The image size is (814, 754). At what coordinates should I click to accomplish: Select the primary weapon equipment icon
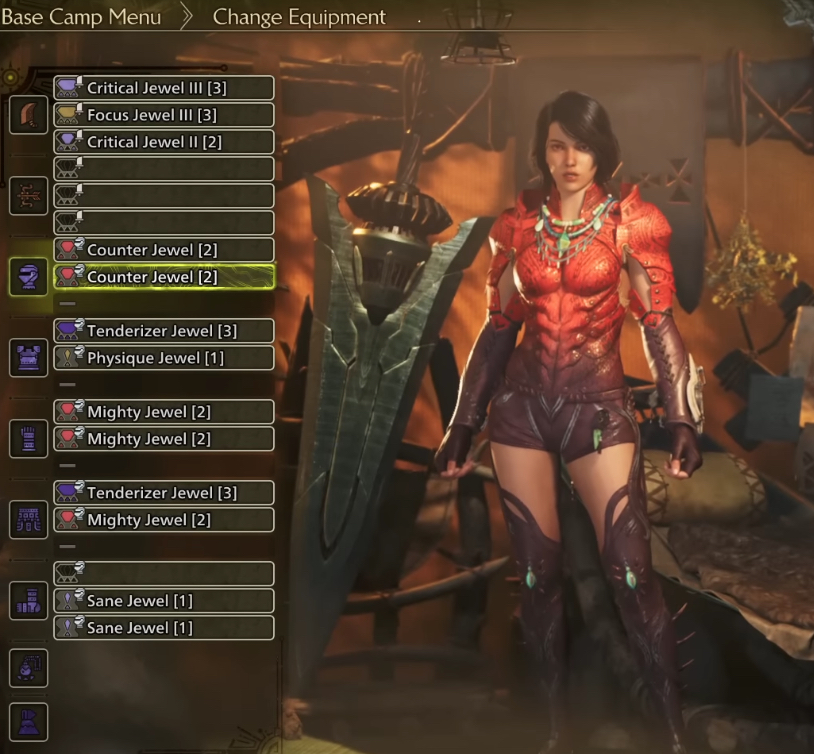tap(29, 115)
